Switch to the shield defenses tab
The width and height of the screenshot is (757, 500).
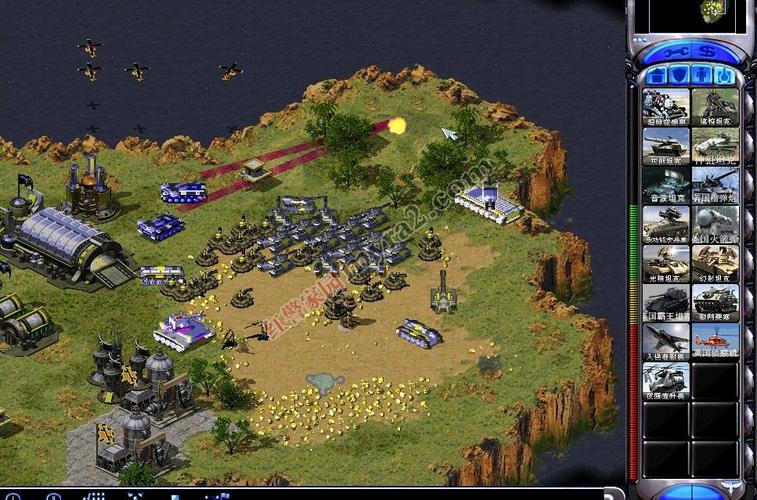[679, 76]
